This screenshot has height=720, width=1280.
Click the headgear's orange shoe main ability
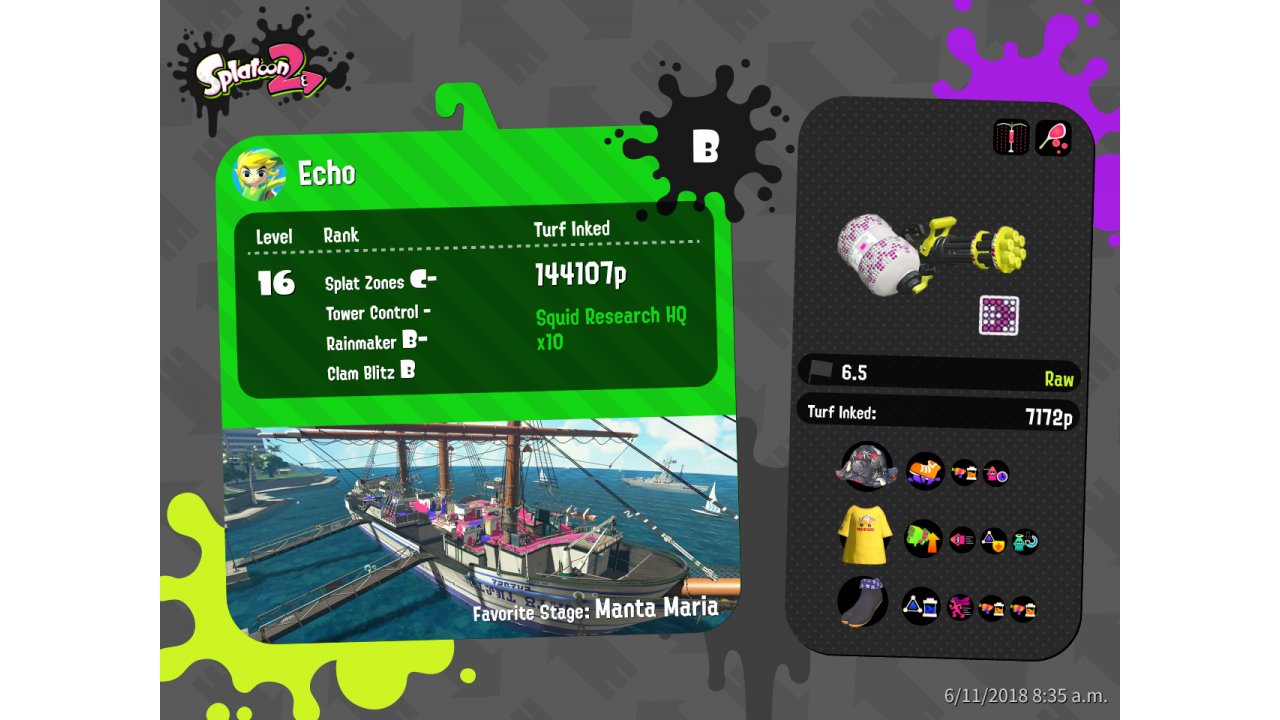pos(925,471)
